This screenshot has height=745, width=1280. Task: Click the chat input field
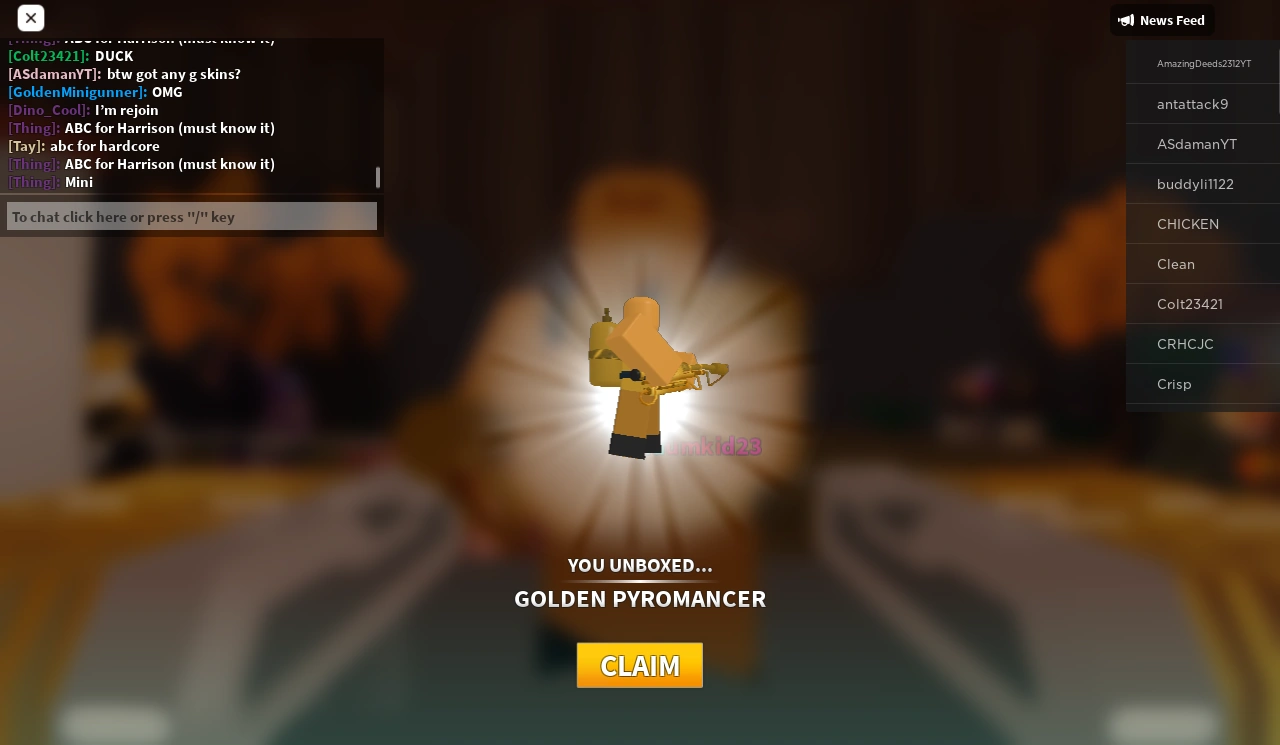pos(191,216)
